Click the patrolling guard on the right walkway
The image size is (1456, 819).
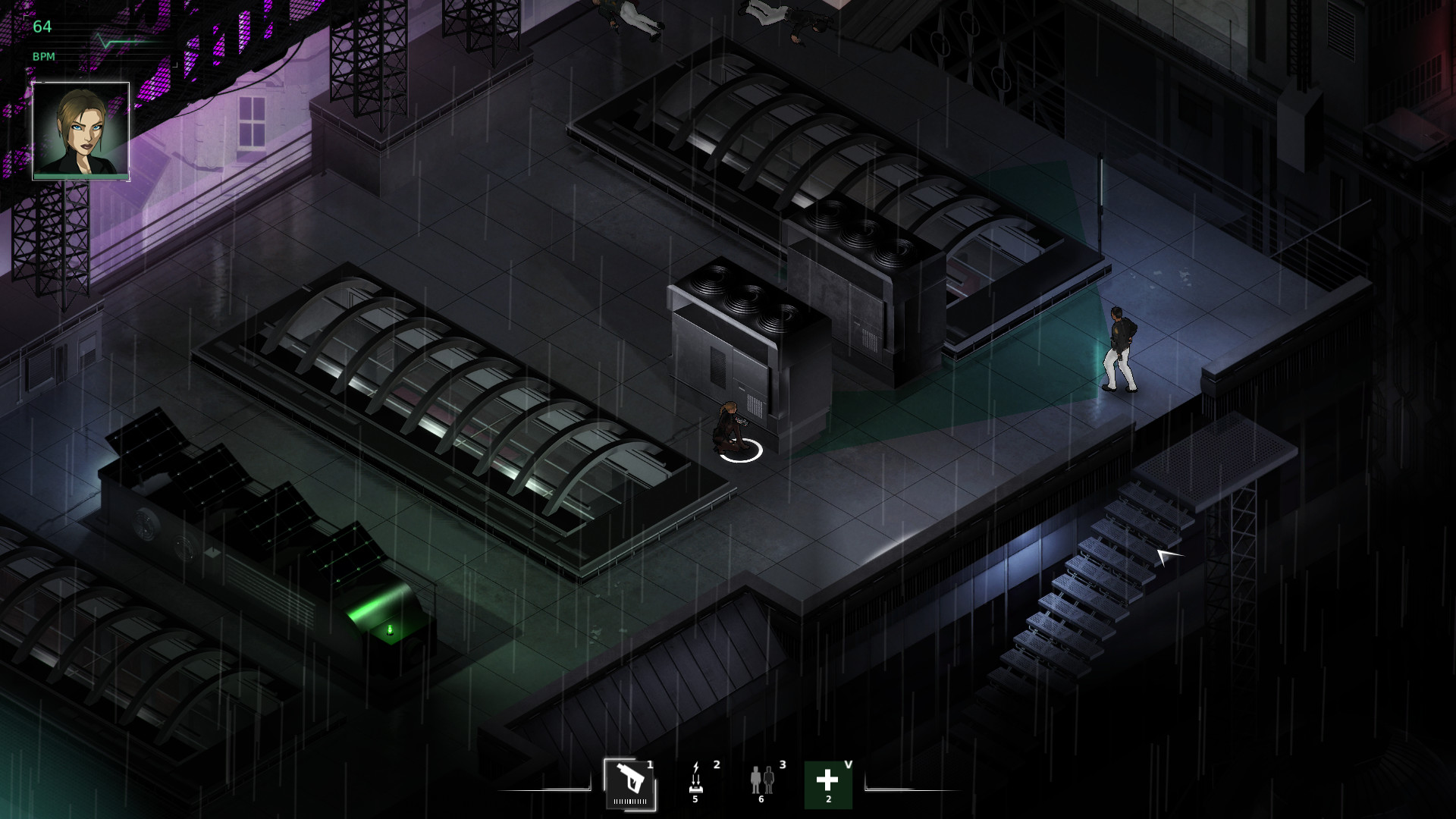pos(1120,349)
